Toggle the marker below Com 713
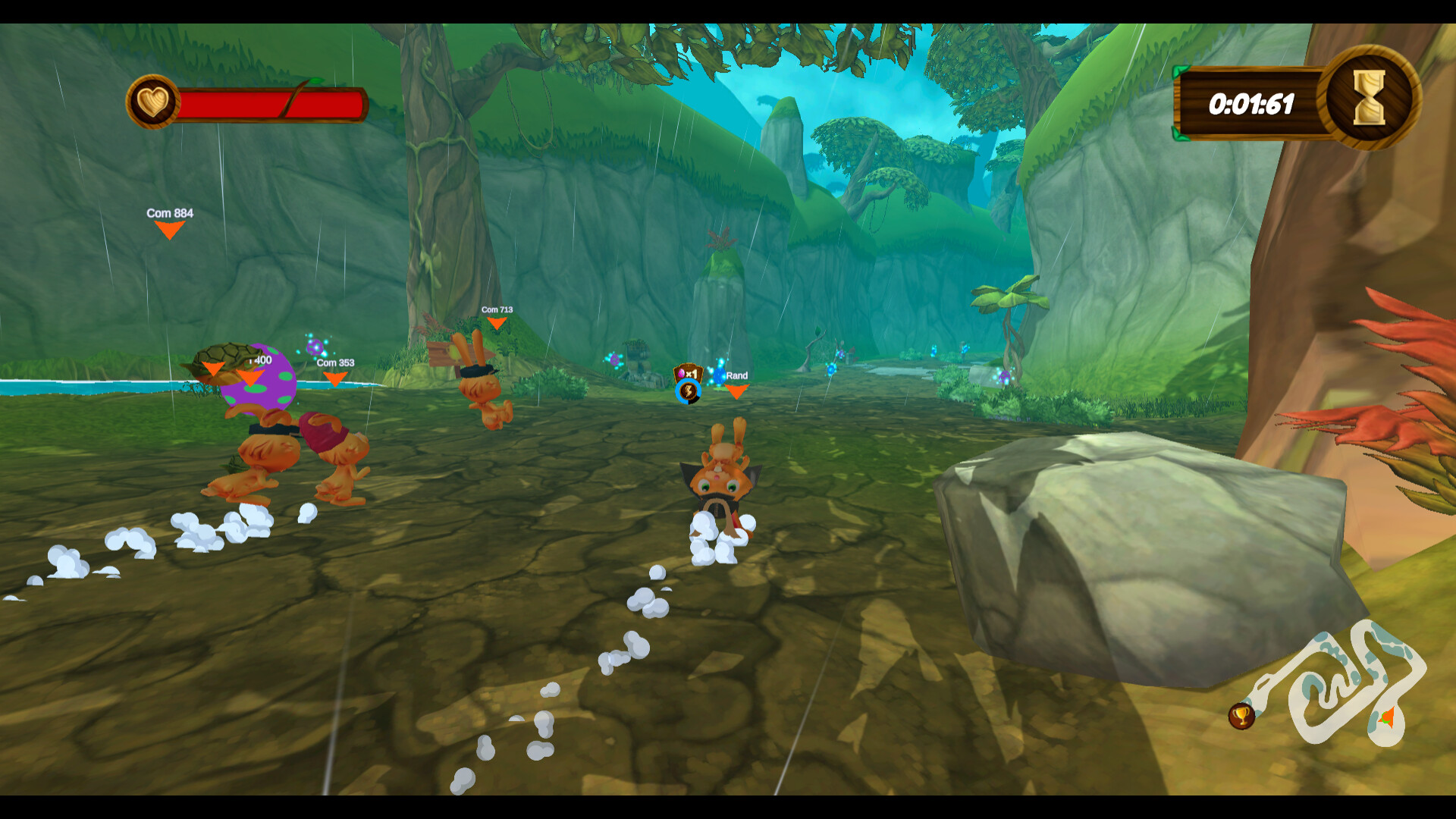 (497, 322)
